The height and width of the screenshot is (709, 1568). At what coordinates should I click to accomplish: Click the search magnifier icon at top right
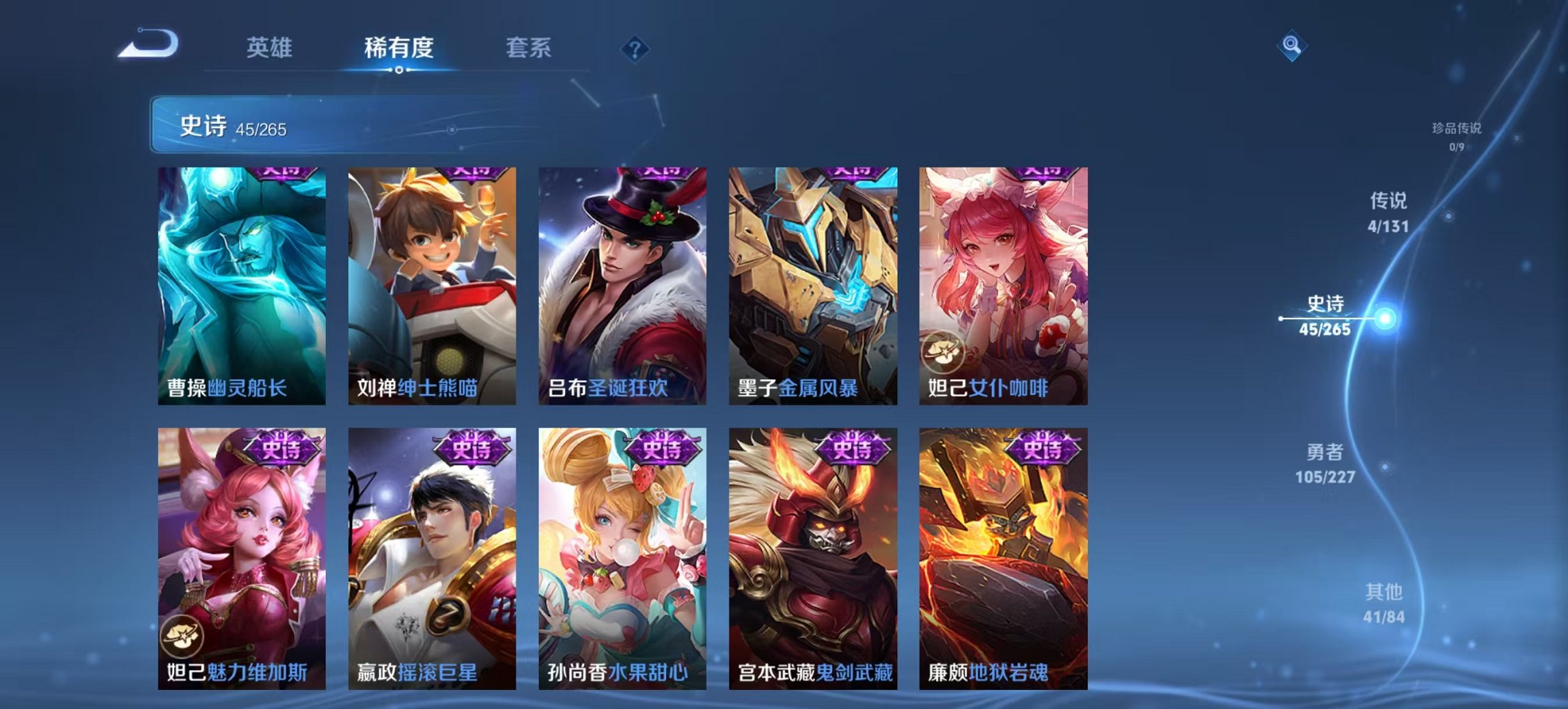click(x=1291, y=46)
